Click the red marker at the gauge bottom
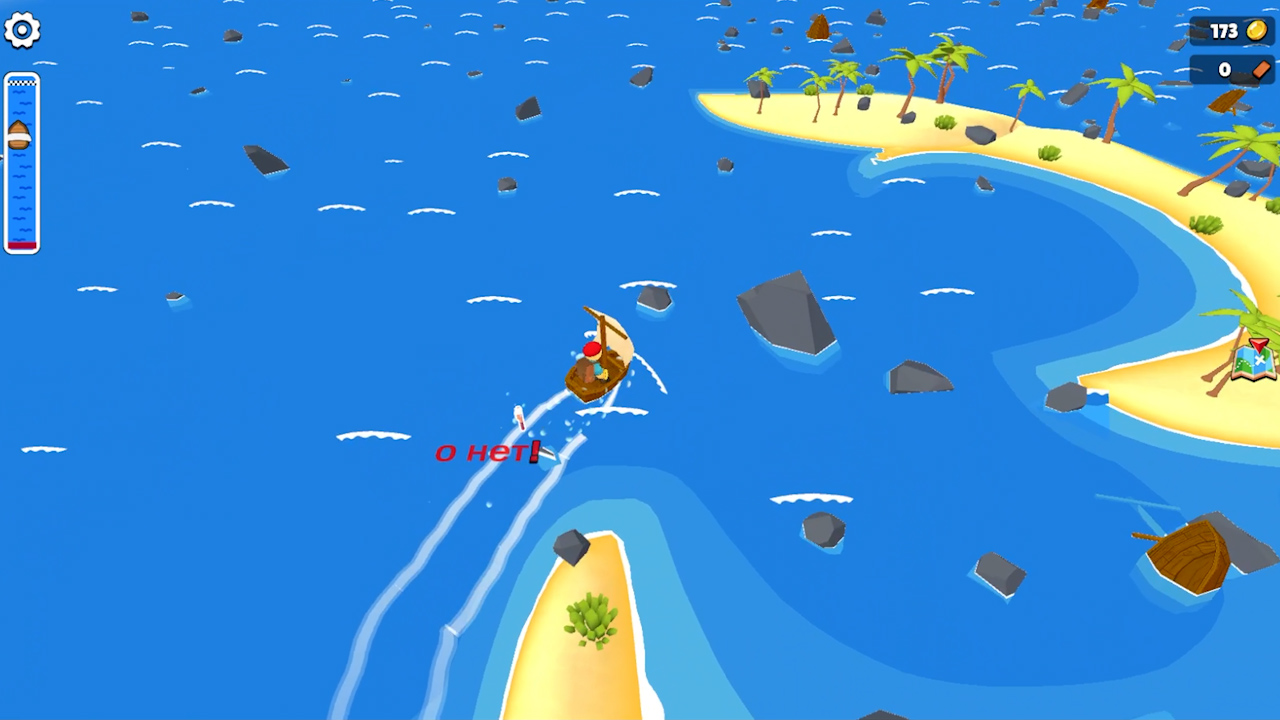The image size is (1280, 720). pos(21,245)
